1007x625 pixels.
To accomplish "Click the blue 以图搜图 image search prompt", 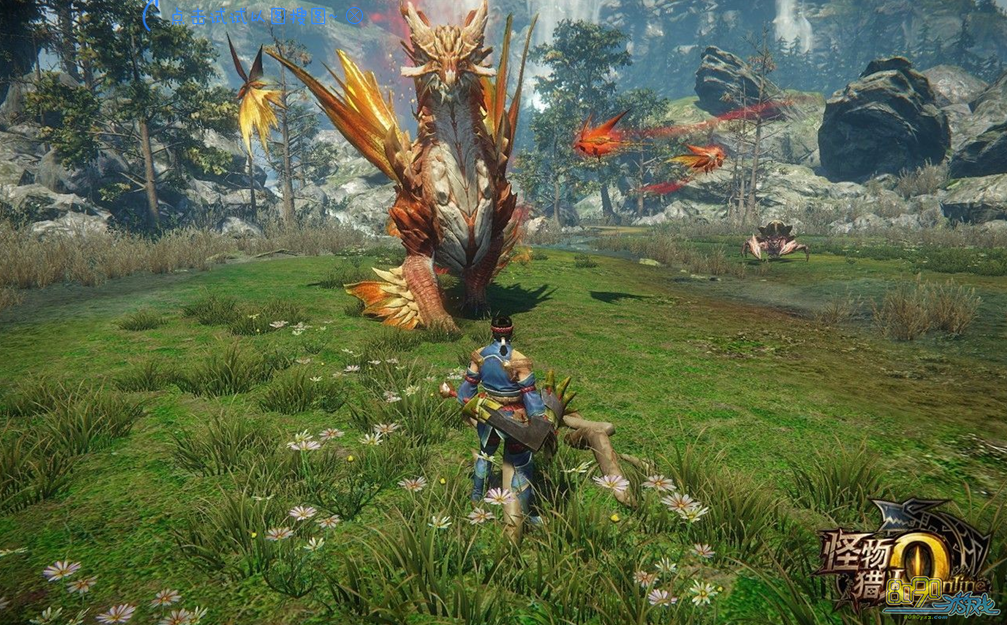I will 250,16.
